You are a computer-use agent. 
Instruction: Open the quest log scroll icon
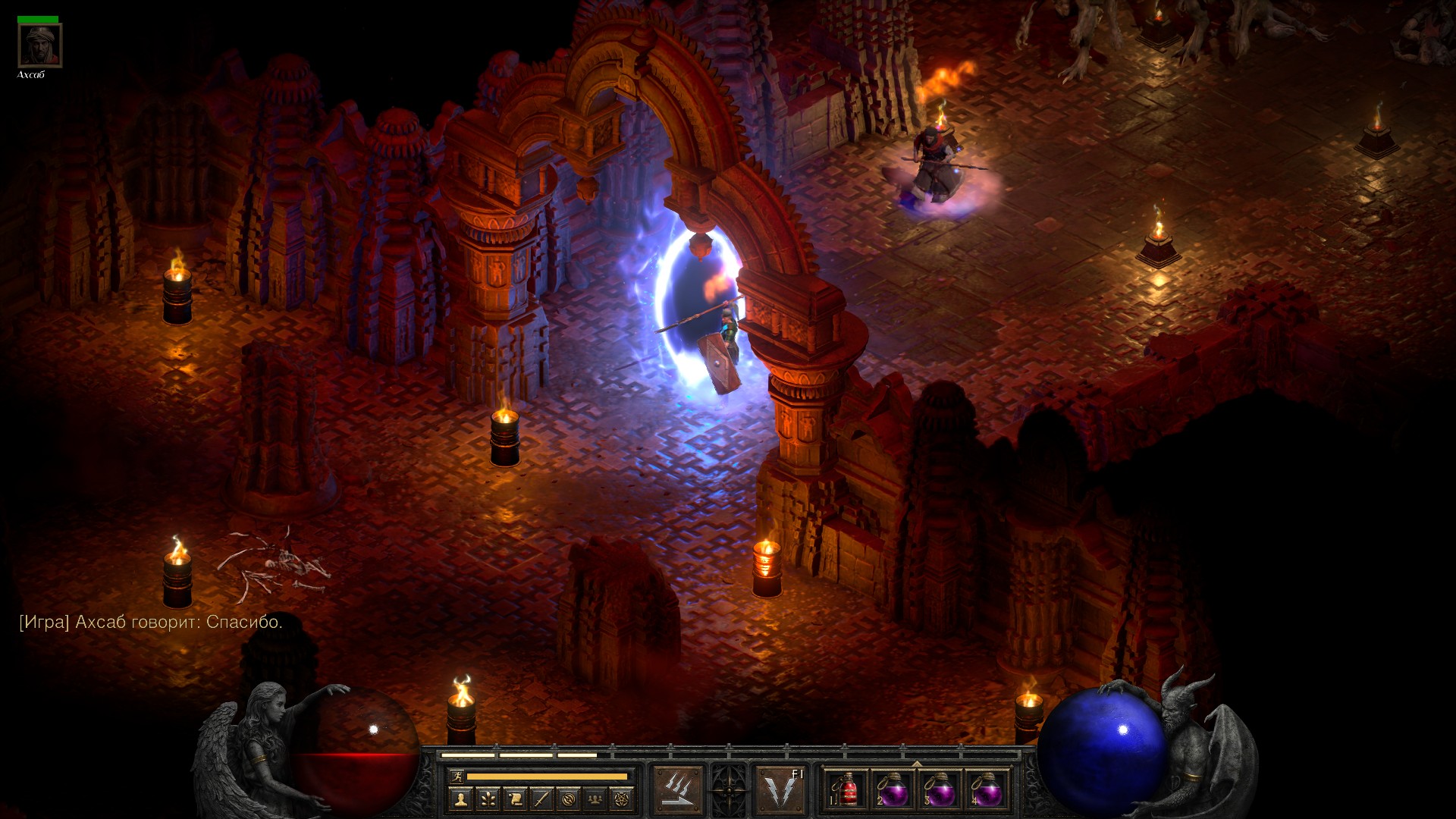pyautogui.click(x=514, y=799)
